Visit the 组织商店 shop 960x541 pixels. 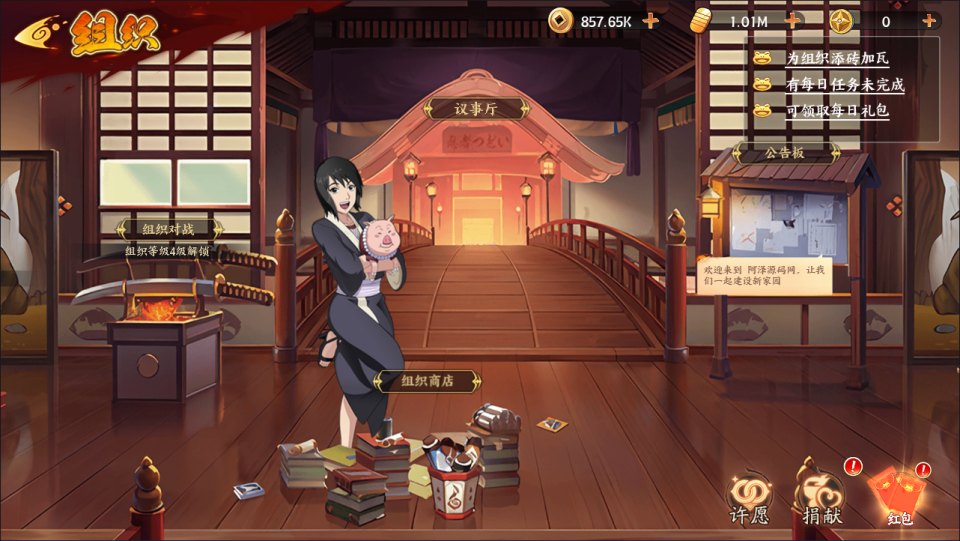(x=427, y=381)
